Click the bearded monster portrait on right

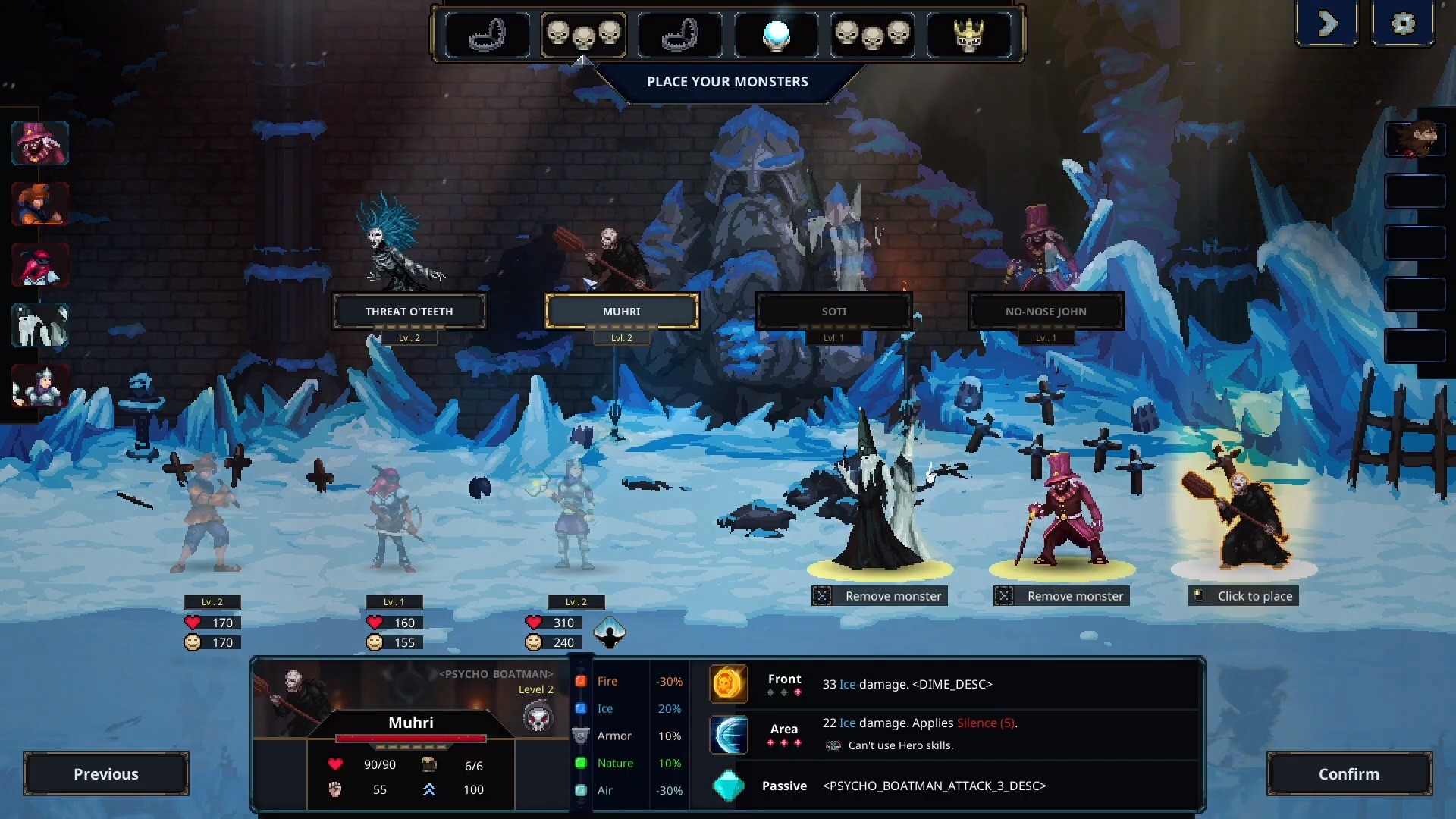pos(1415,140)
